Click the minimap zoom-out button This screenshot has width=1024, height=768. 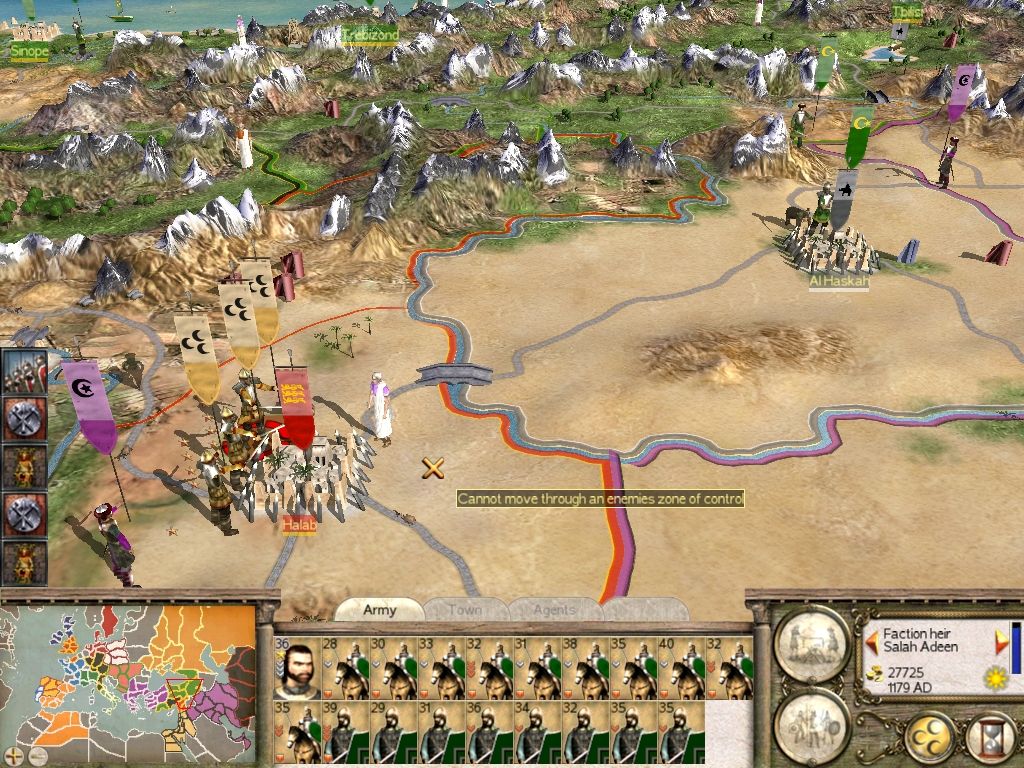point(37,755)
